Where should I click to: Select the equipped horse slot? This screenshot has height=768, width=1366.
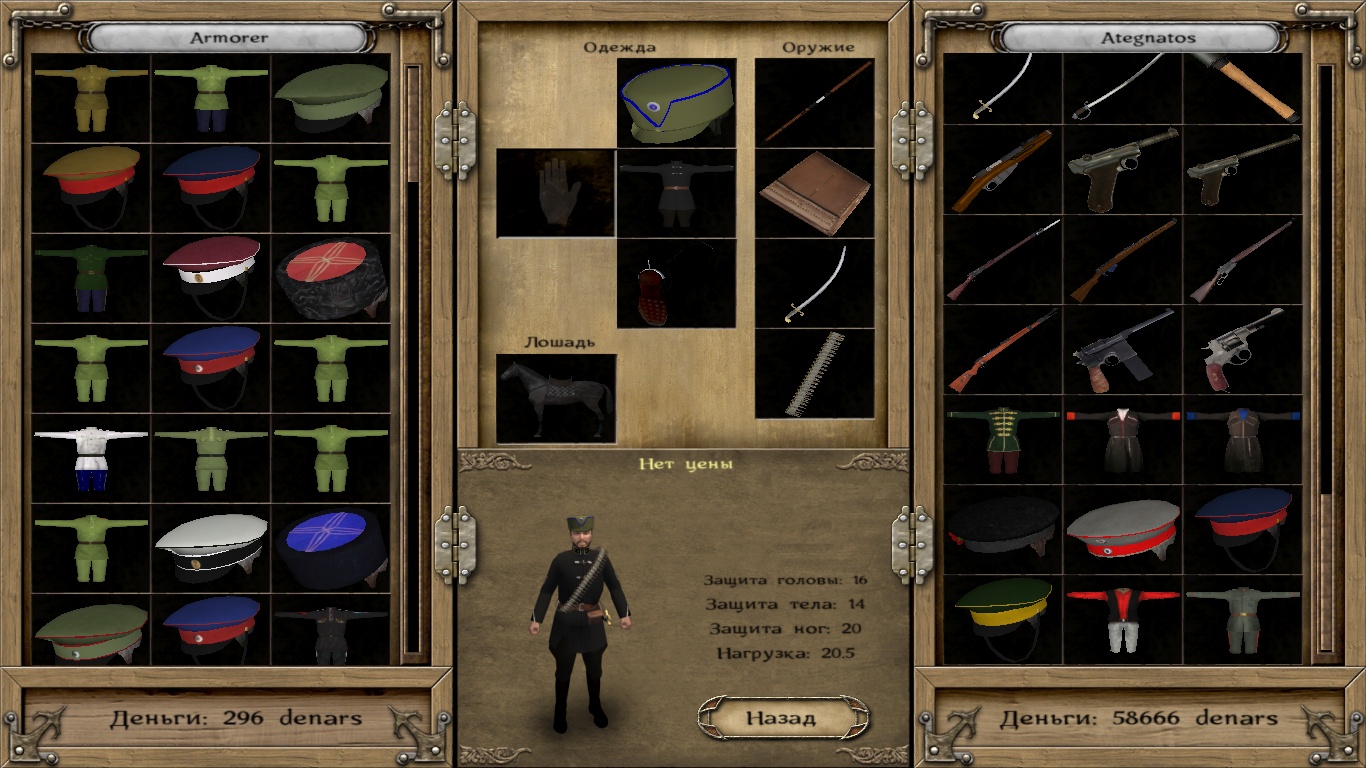tap(556, 398)
